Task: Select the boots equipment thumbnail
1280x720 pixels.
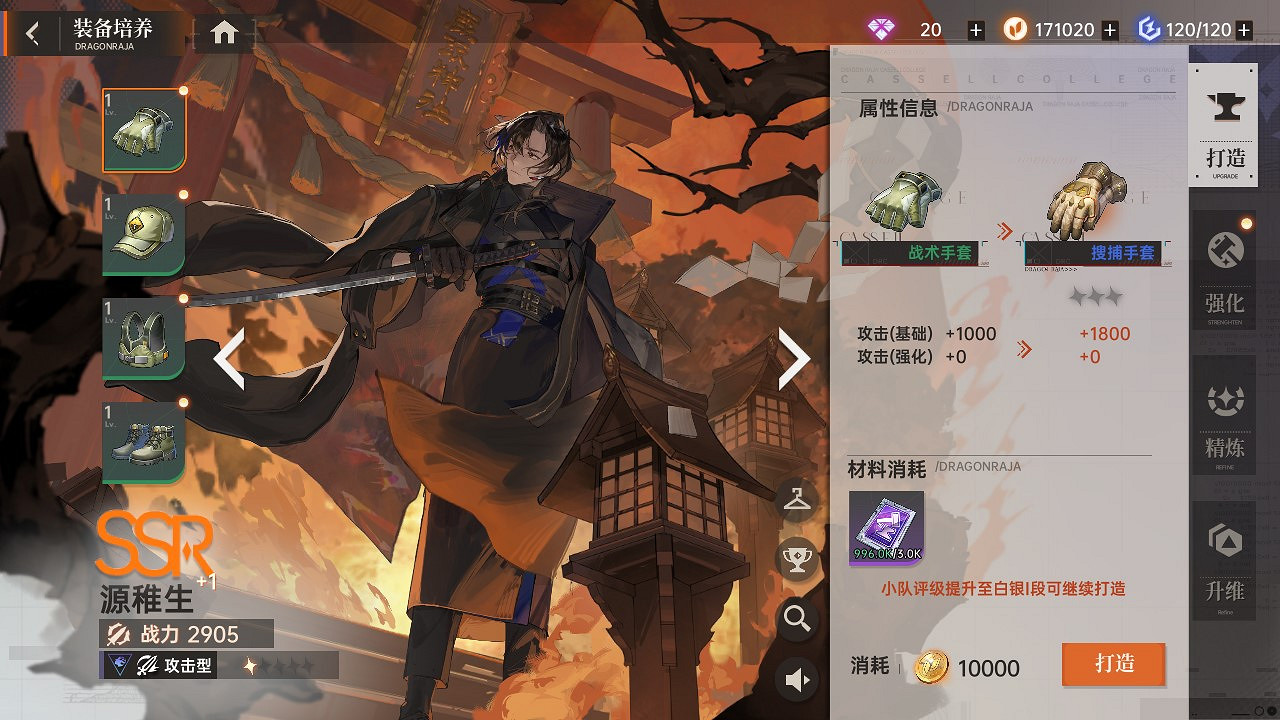Action: tap(143, 440)
